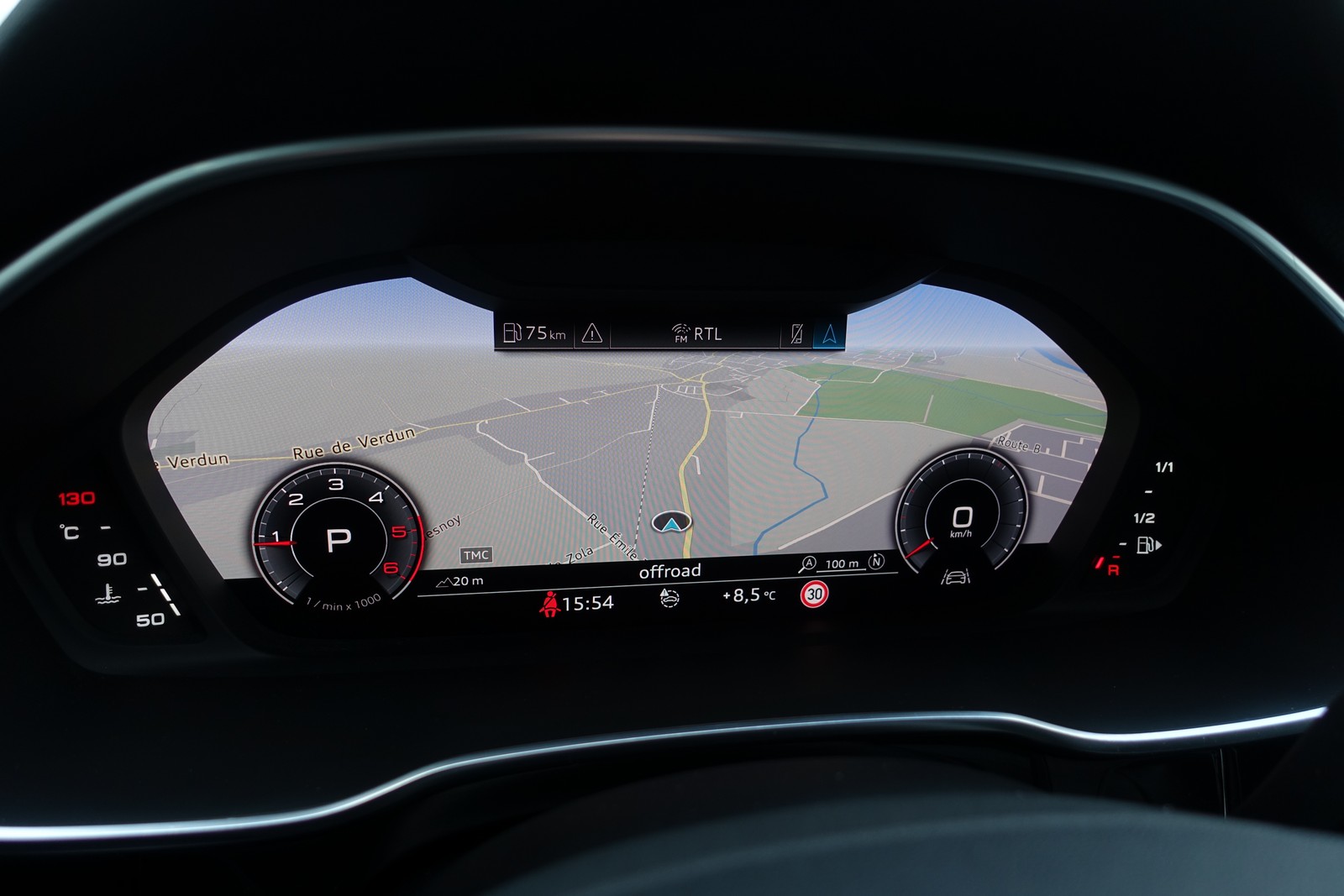
Task: Open the phone tab with crossed-out handset
Action: click(x=796, y=334)
